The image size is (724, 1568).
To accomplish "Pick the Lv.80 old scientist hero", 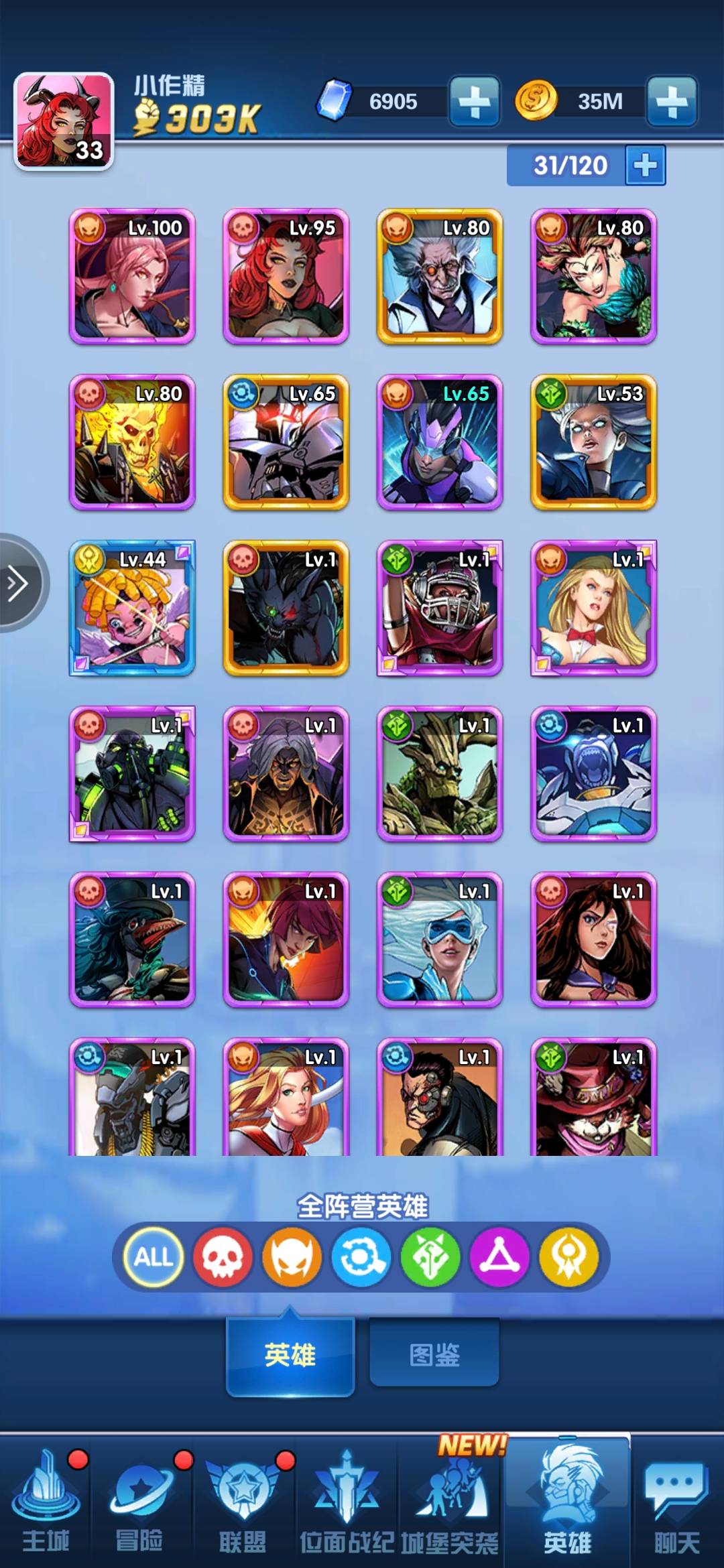I will click(x=440, y=277).
